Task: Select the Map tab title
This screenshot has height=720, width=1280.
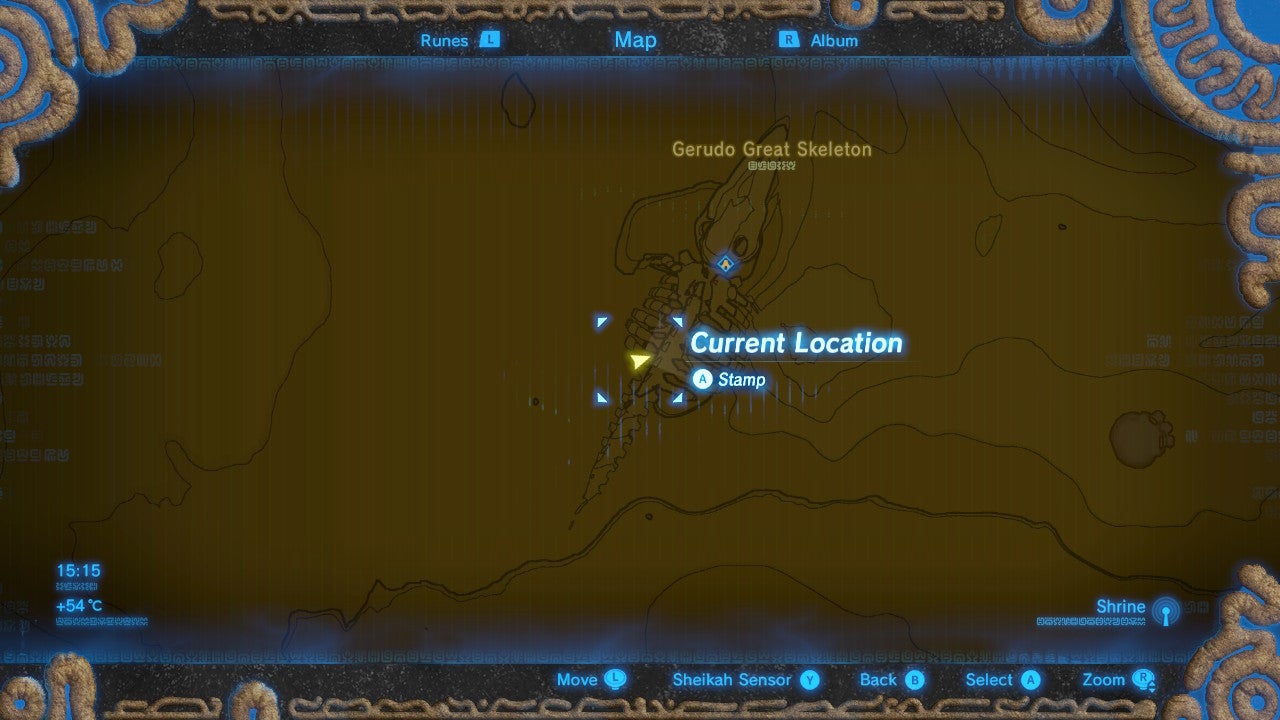Action: [636, 40]
